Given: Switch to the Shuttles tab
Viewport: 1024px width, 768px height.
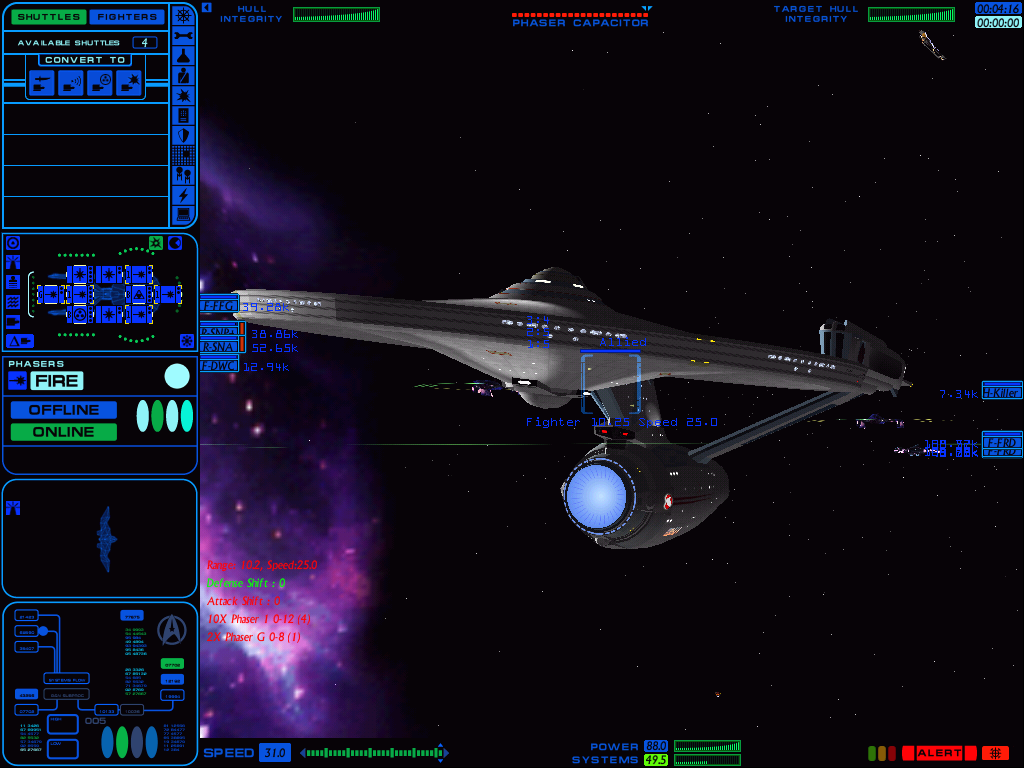Looking at the screenshot, I should click(44, 17).
